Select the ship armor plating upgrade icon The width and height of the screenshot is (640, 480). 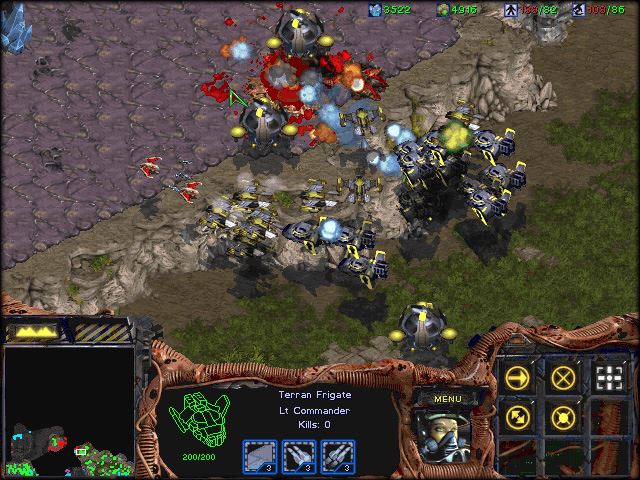260,455
